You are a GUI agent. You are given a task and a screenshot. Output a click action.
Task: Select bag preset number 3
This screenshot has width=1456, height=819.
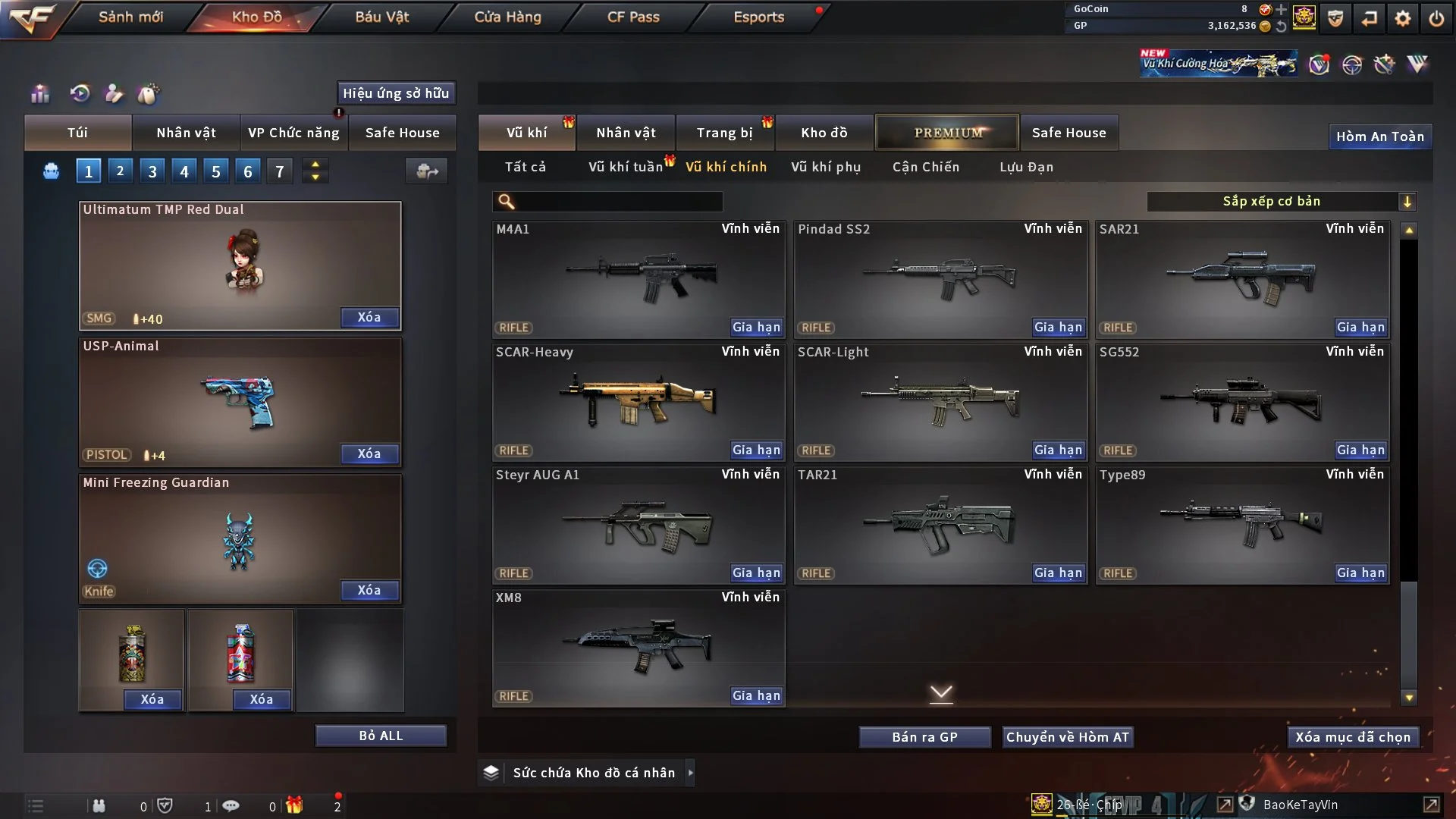152,171
